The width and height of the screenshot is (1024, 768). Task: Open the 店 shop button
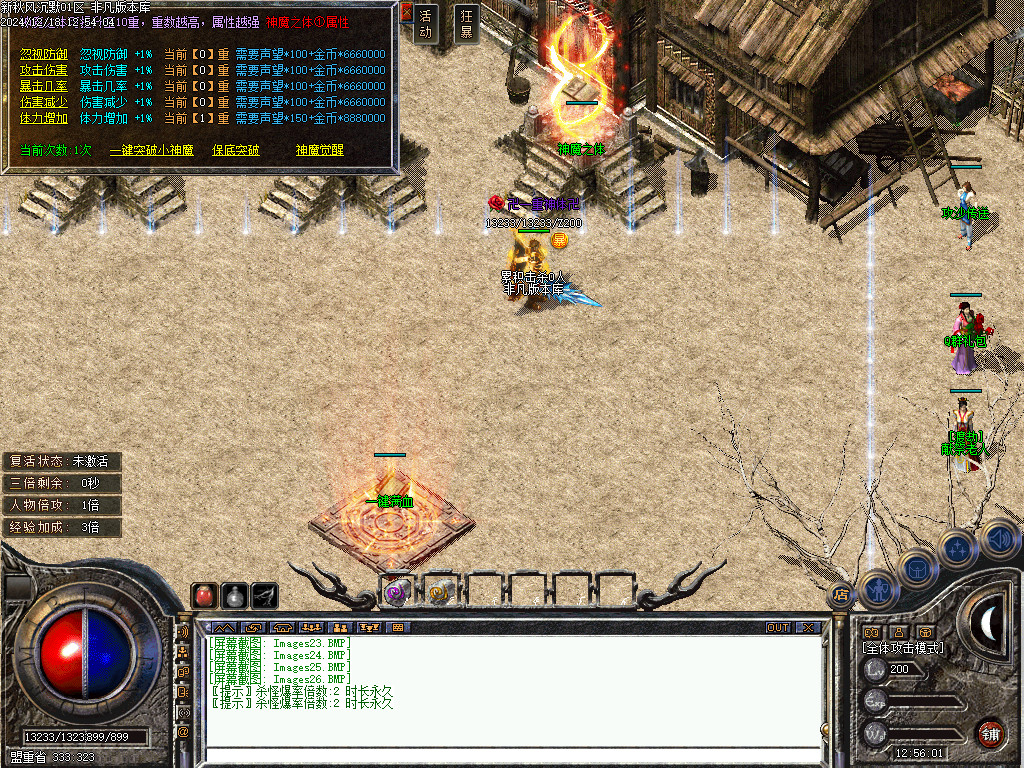click(x=841, y=593)
